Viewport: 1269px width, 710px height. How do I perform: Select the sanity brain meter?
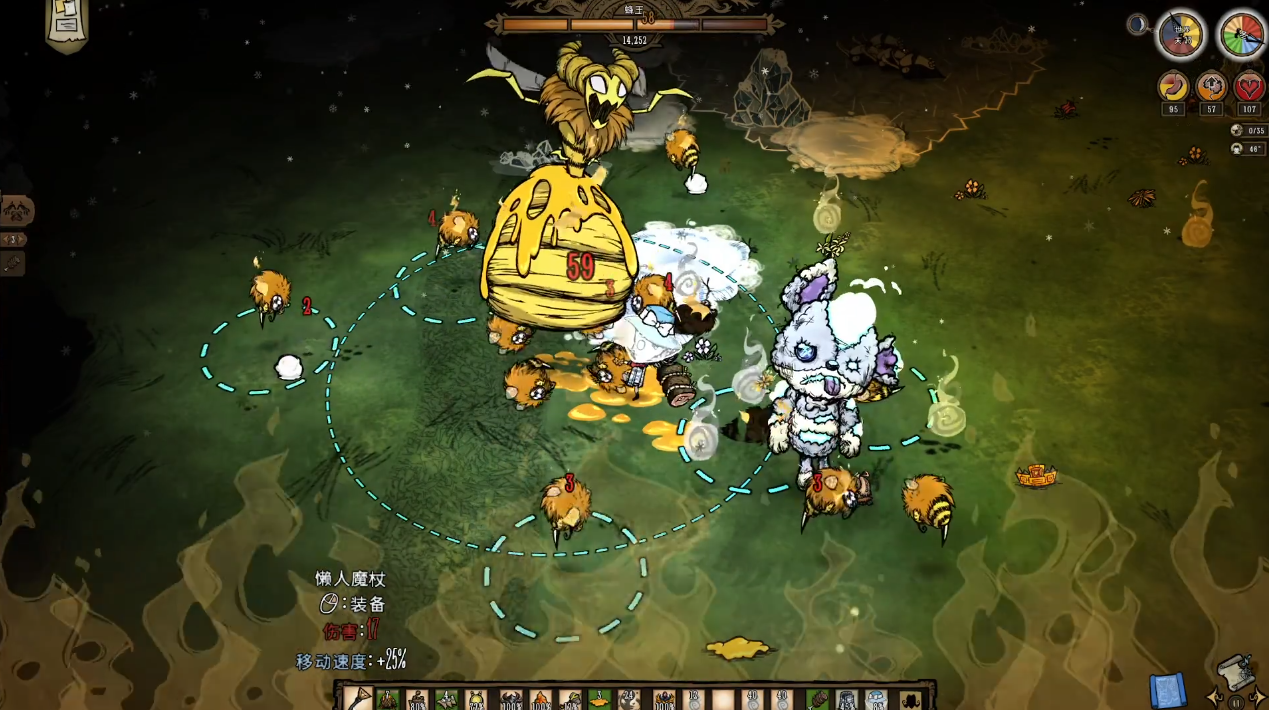(x=1211, y=88)
